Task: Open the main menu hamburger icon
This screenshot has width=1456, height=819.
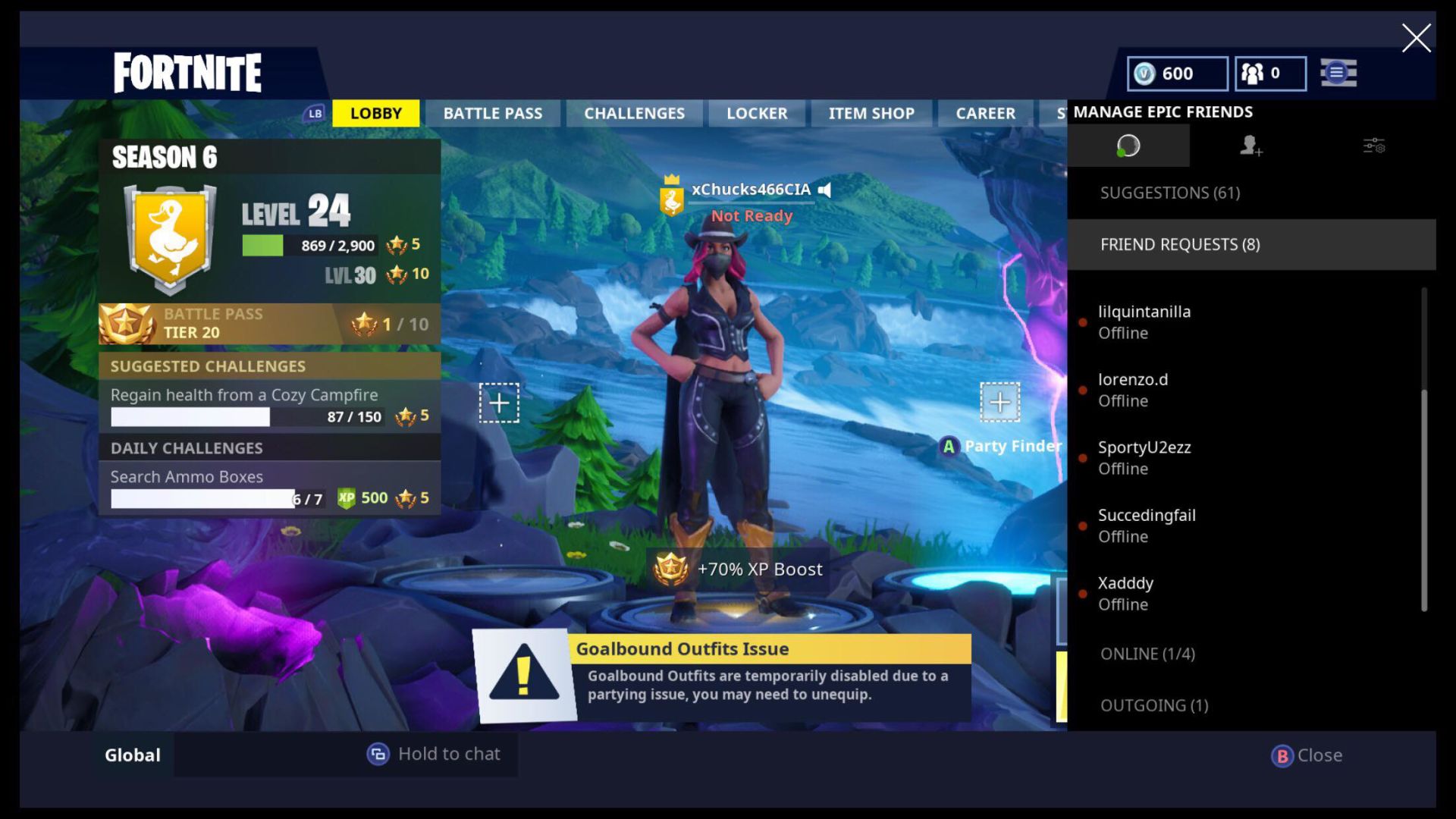Action: (x=1338, y=74)
